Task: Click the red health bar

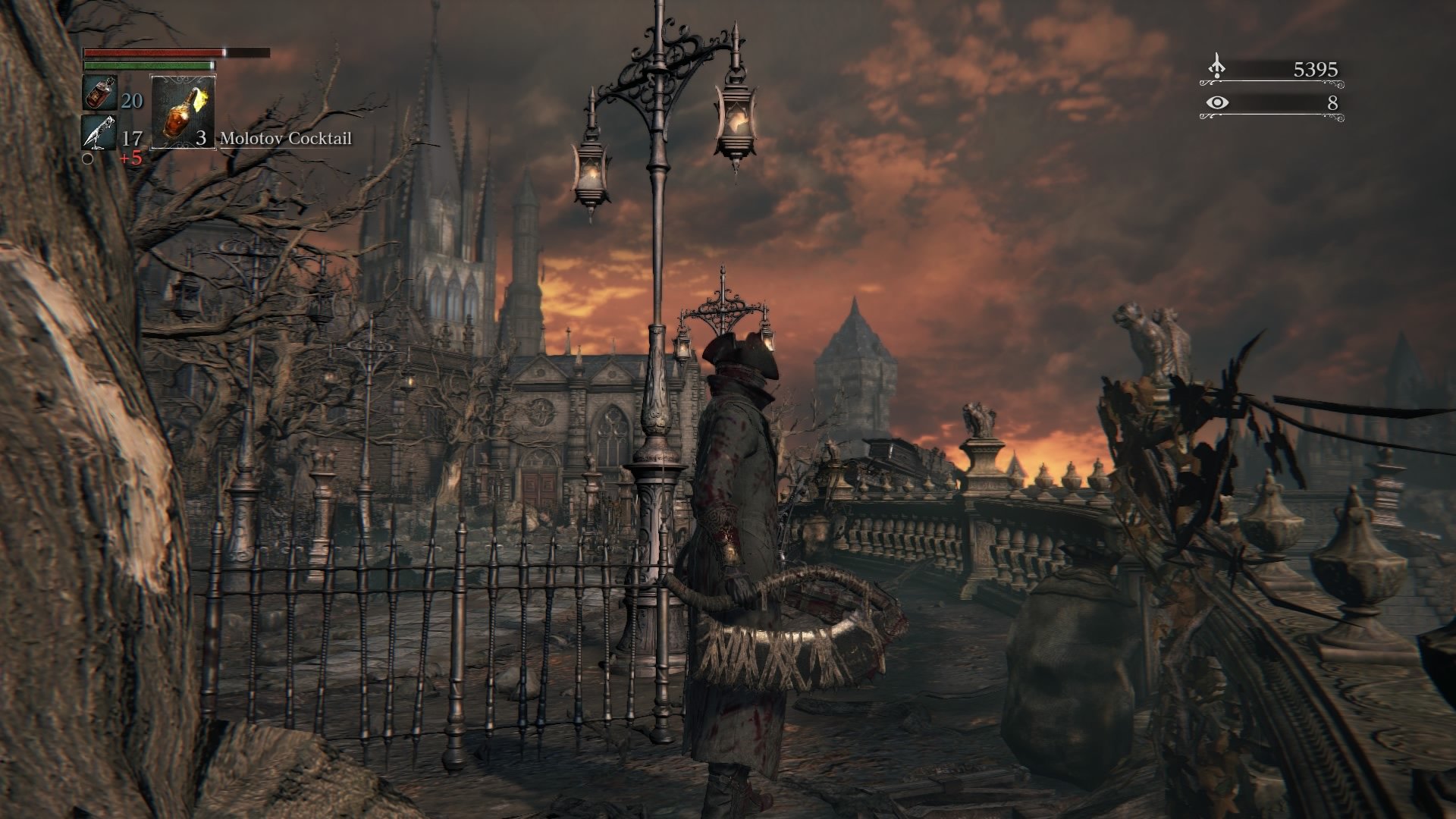Action: [x=152, y=52]
